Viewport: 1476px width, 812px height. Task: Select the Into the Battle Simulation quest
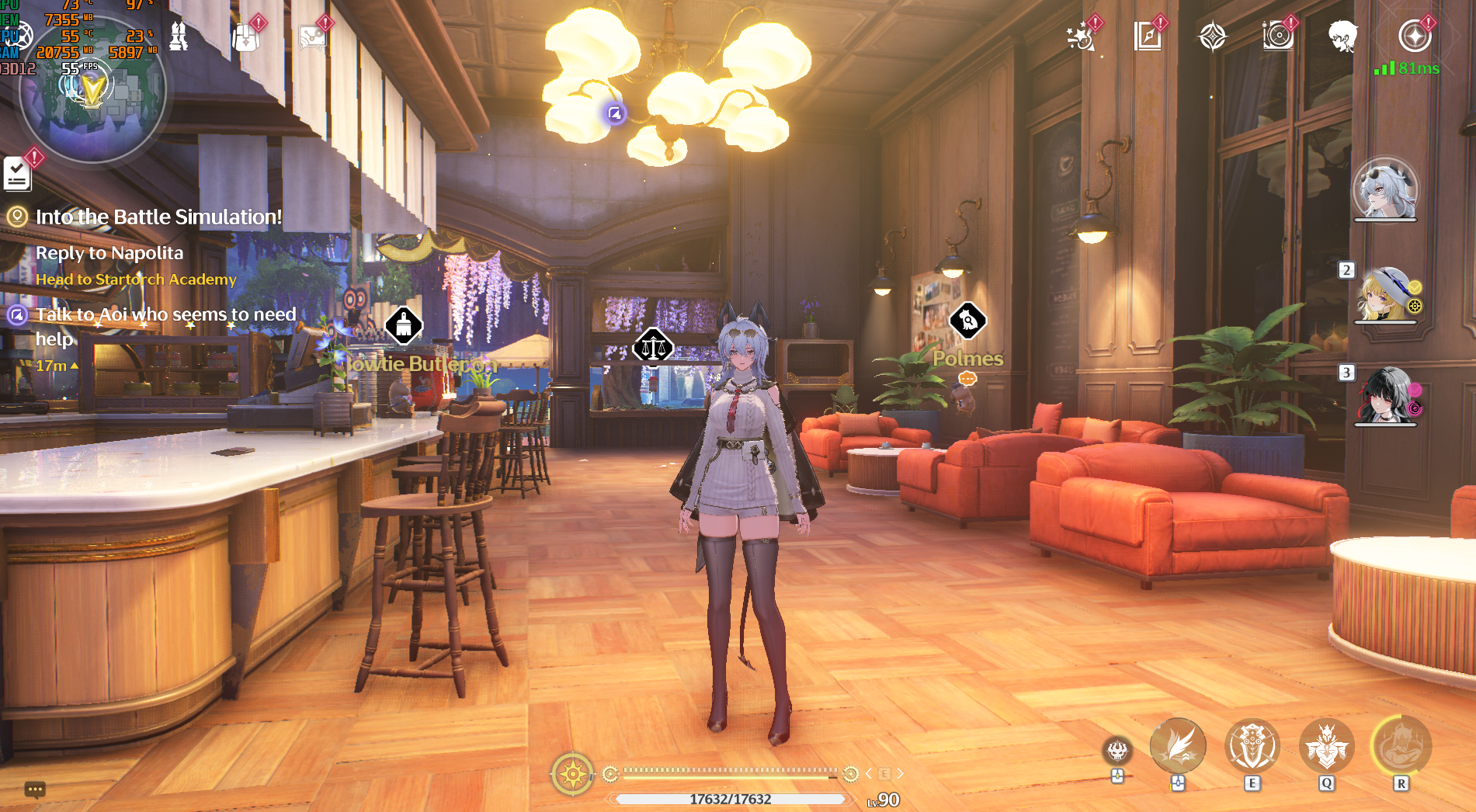pyautogui.click(x=158, y=217)
